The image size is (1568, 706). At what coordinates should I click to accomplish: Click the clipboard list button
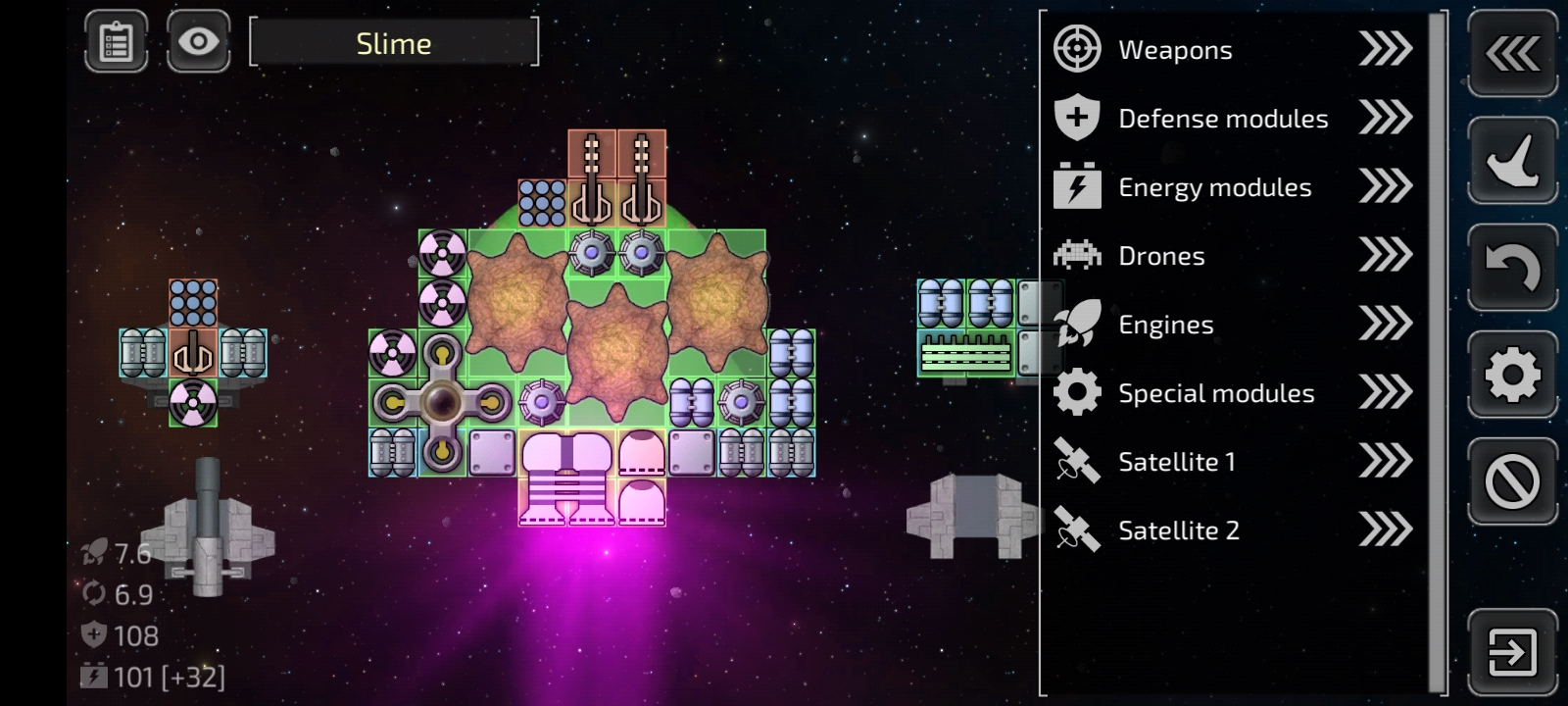click(x=117, y=42)
